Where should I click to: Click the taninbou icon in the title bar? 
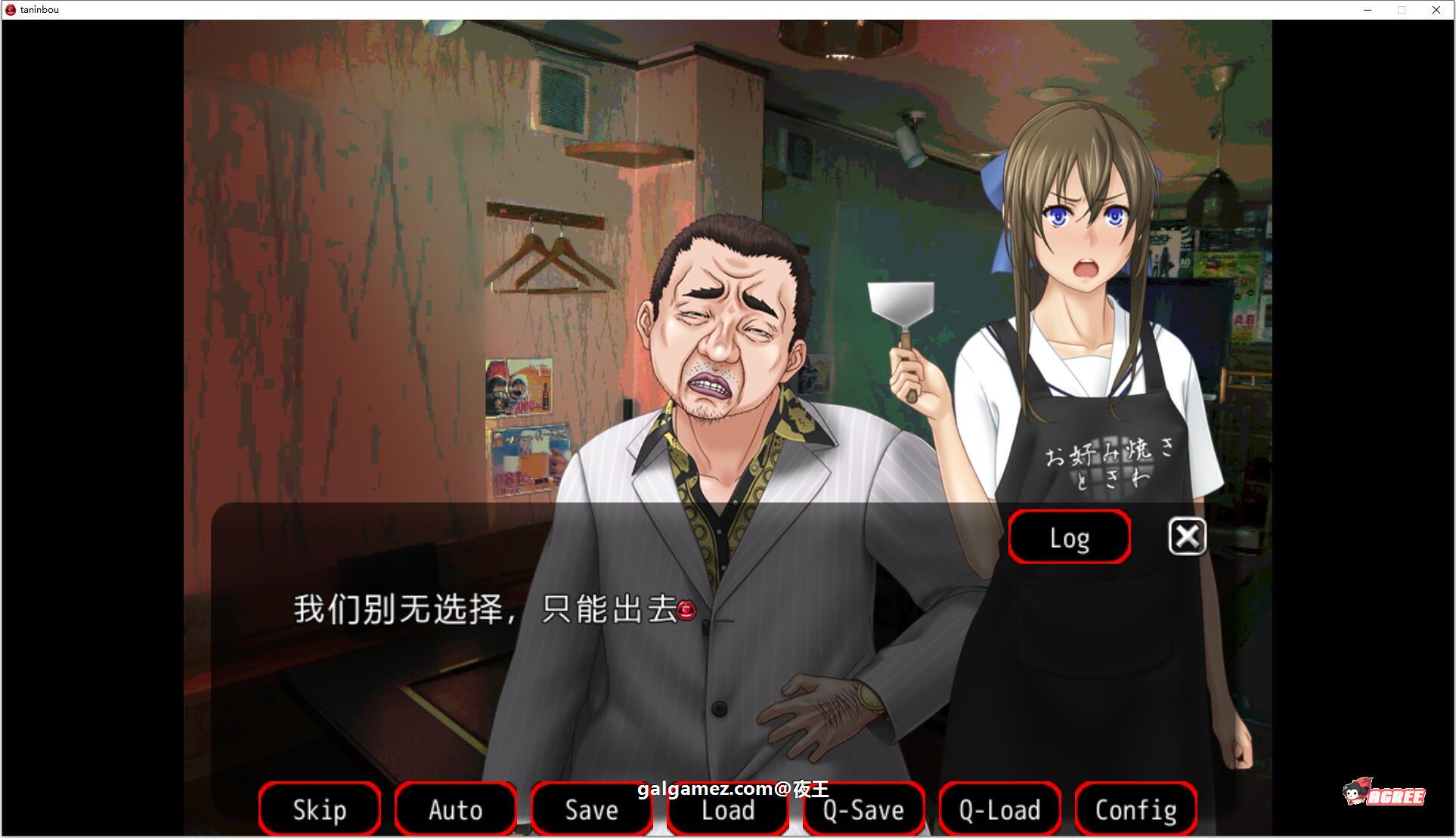11,9
